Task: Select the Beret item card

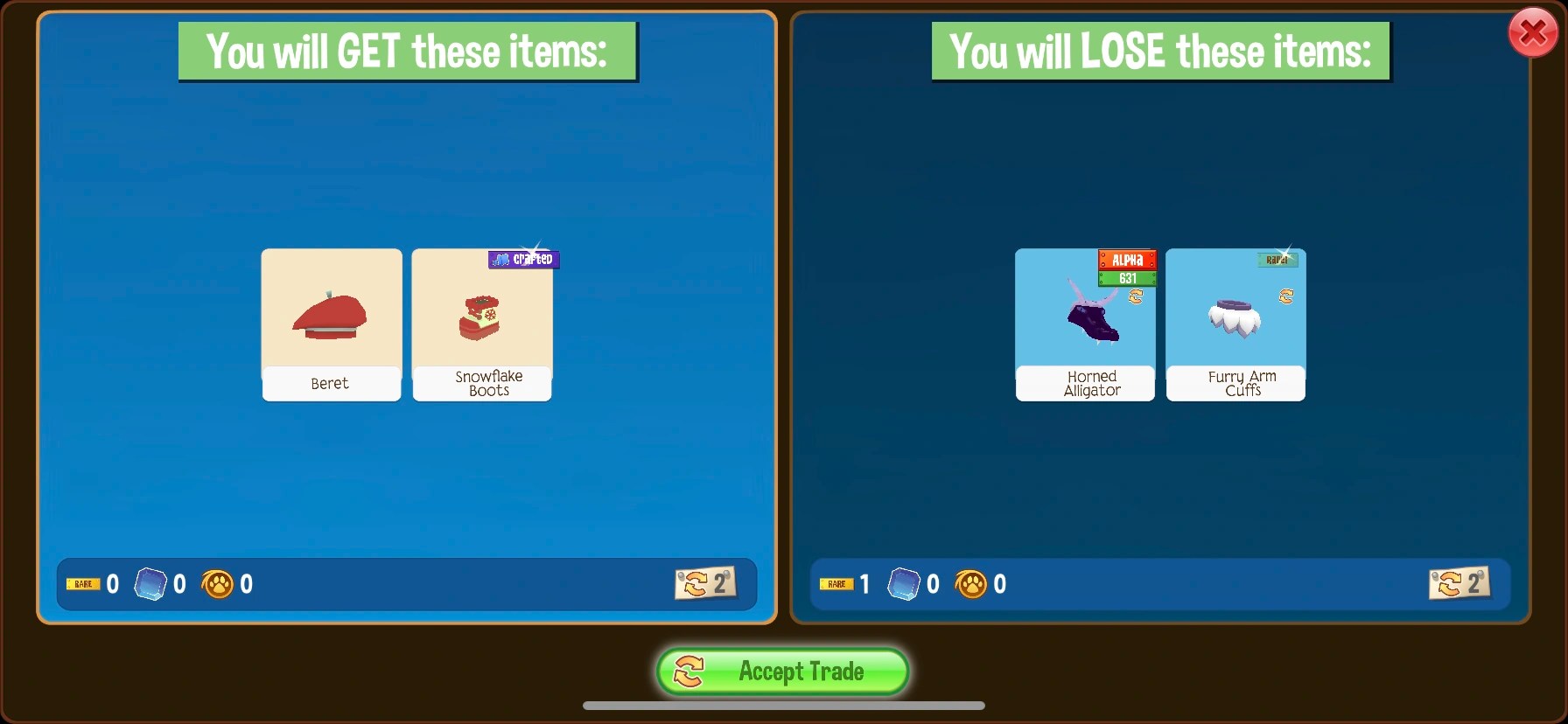Action: [x=331, y=324]
